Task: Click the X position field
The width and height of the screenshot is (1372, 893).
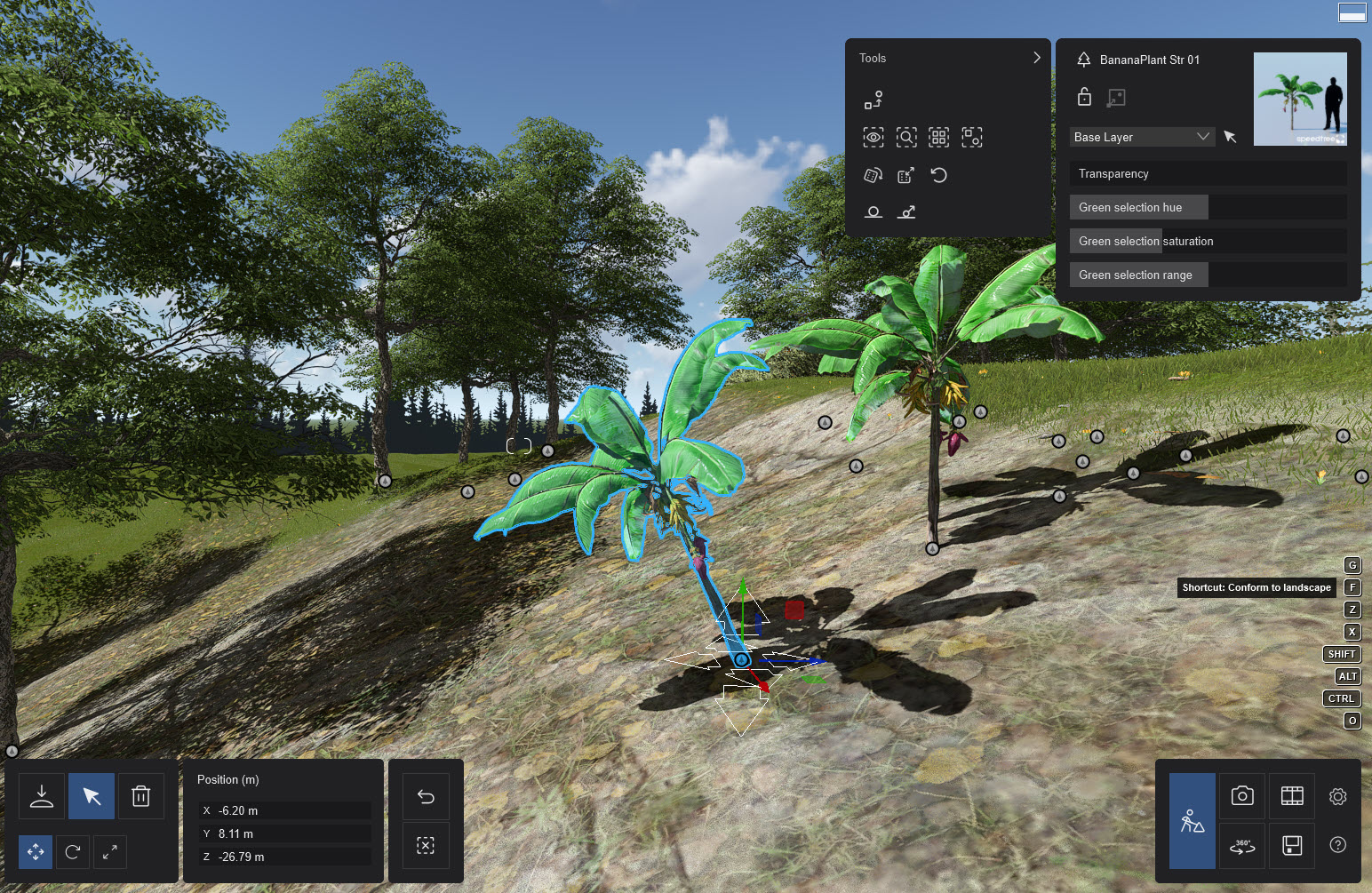Action: pos(284,810)
